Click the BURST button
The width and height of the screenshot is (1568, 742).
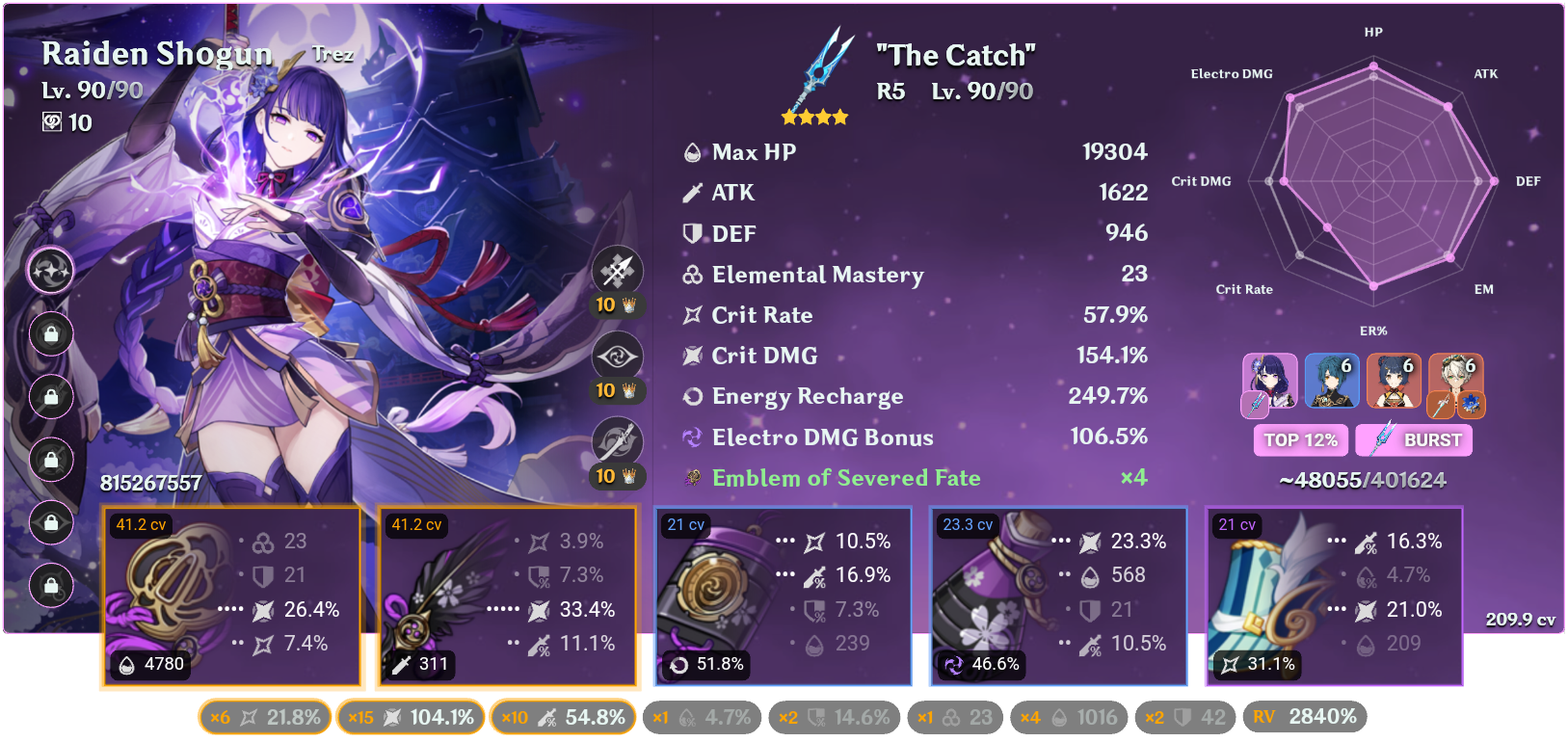1413,440
